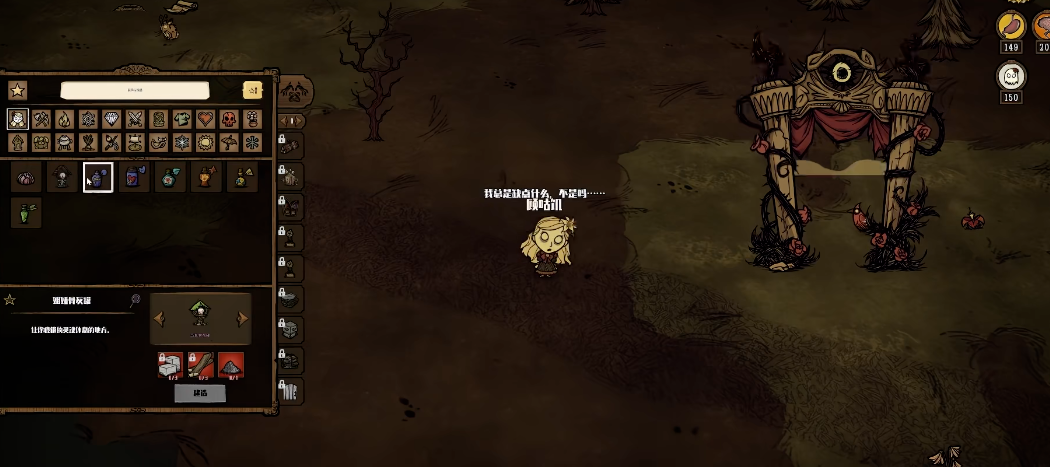The width and height of the screenshot is (1050, 467).
Task: Open the crossed swords weapons filter
Action: pos(135,120)
